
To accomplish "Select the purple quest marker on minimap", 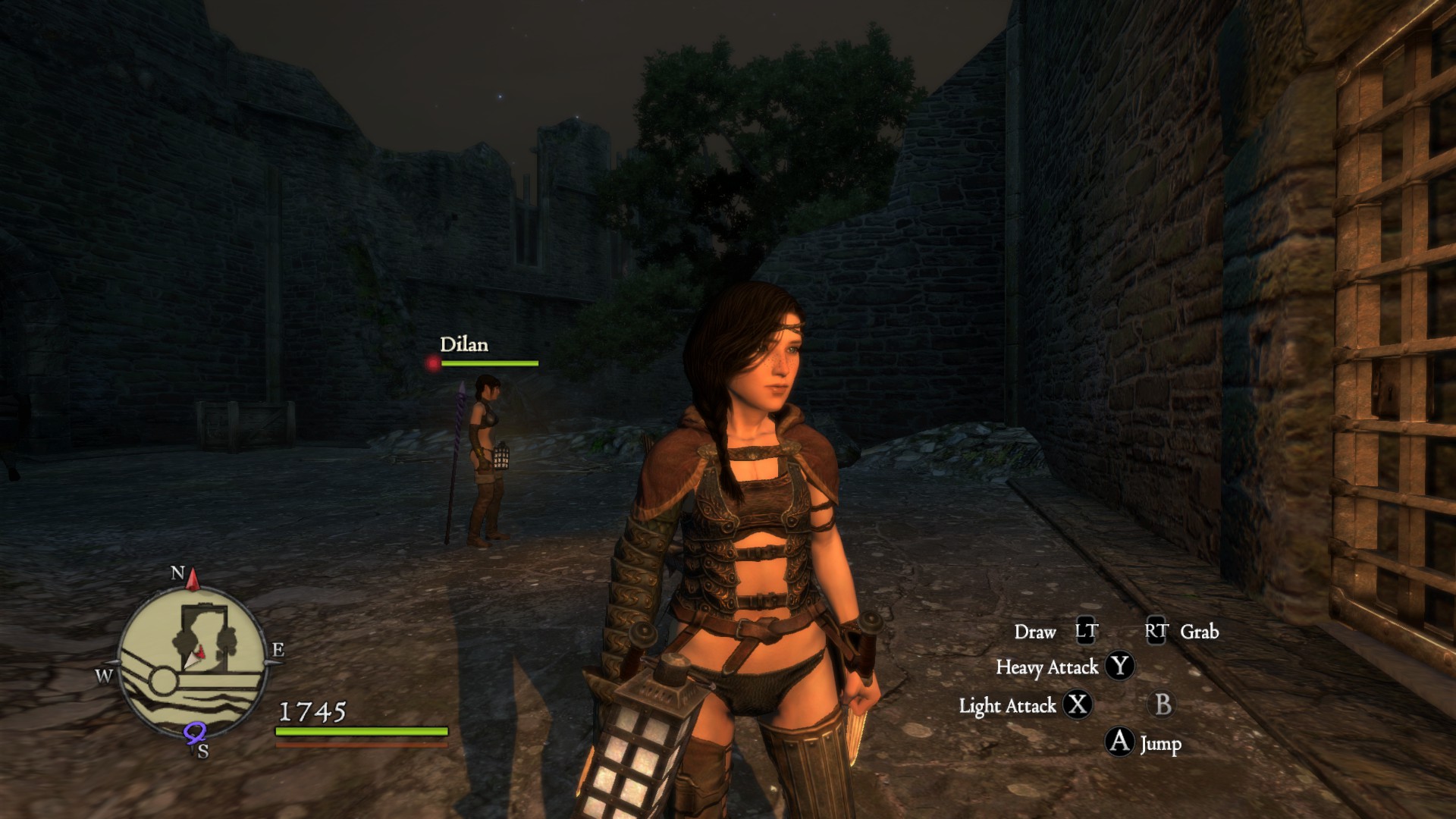I will point(195,733).
